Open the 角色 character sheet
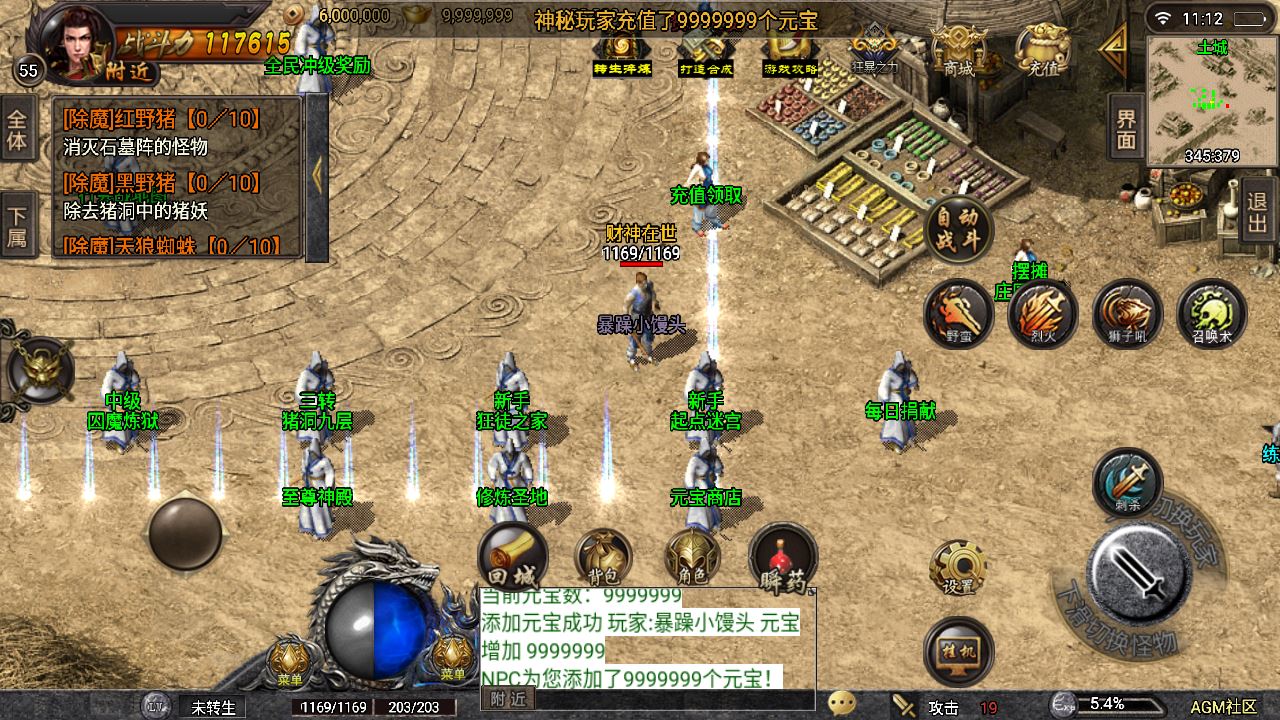 point(692,557)
